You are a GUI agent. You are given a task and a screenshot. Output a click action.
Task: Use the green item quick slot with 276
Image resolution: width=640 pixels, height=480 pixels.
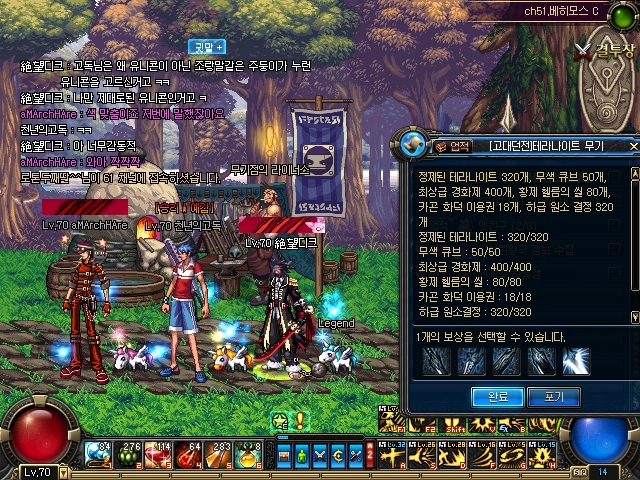point(129,455)
